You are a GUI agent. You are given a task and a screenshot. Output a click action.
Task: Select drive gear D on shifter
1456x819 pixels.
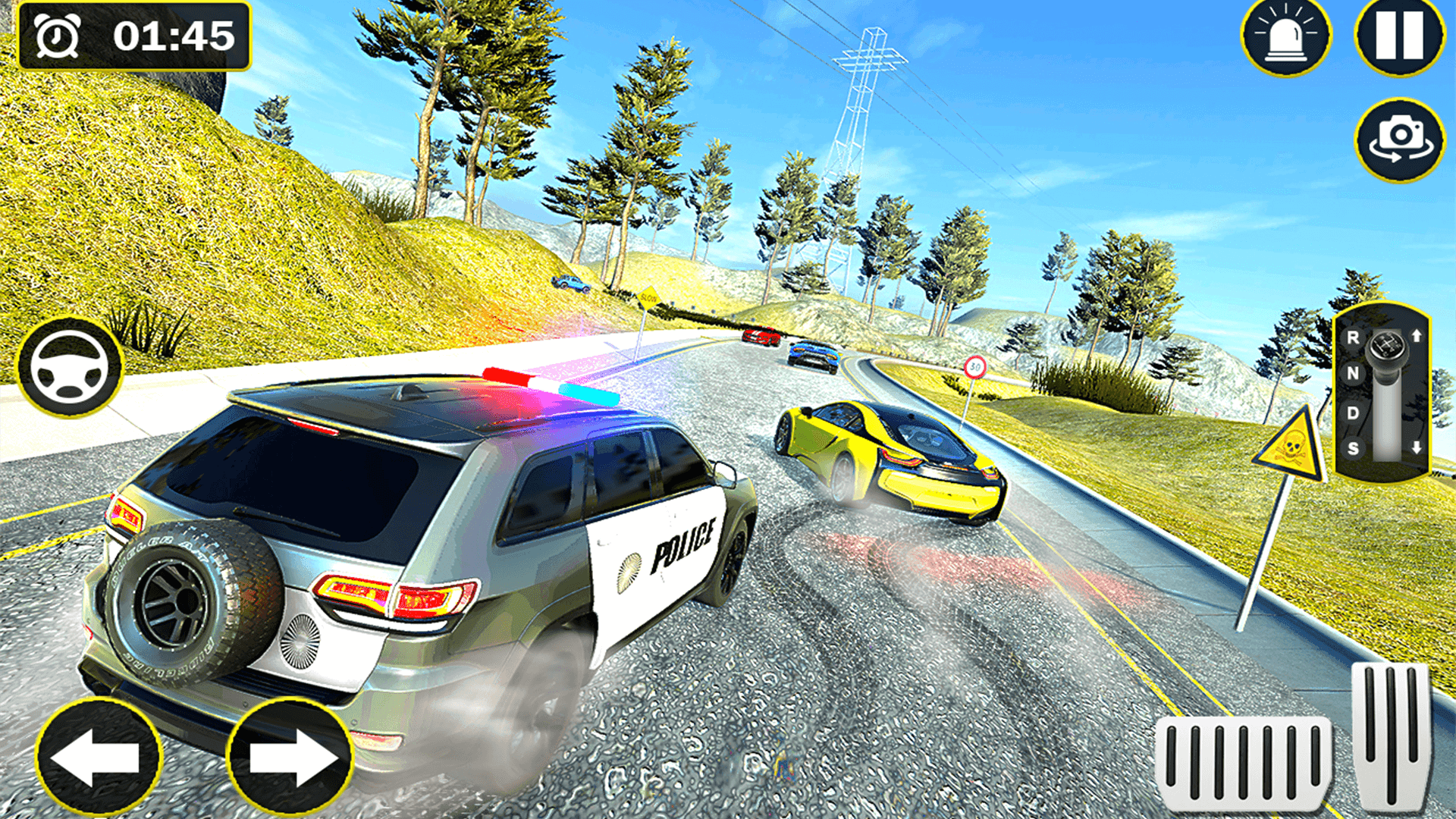pyautogui.click(x=1354, y=412)
